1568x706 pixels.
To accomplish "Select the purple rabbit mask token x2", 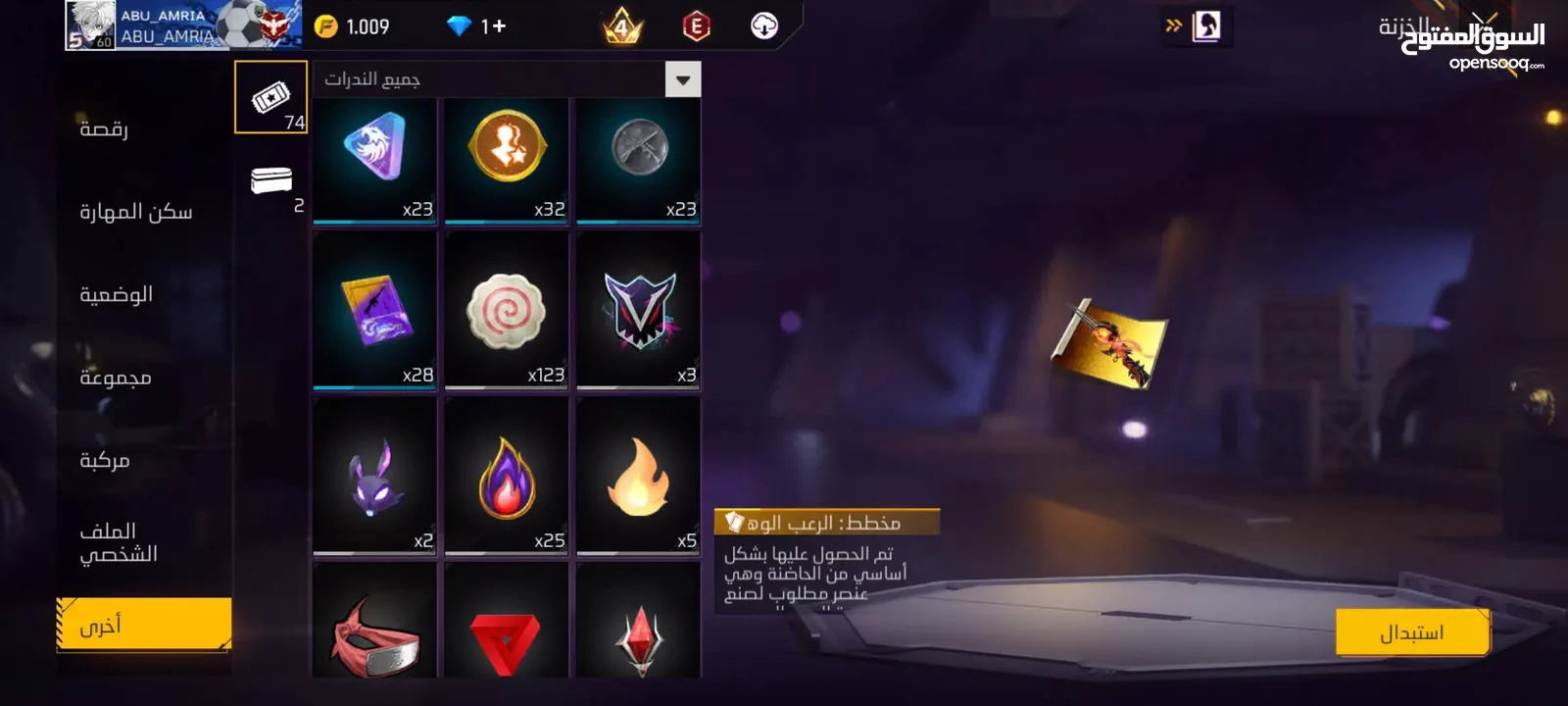I will point(373,478).
